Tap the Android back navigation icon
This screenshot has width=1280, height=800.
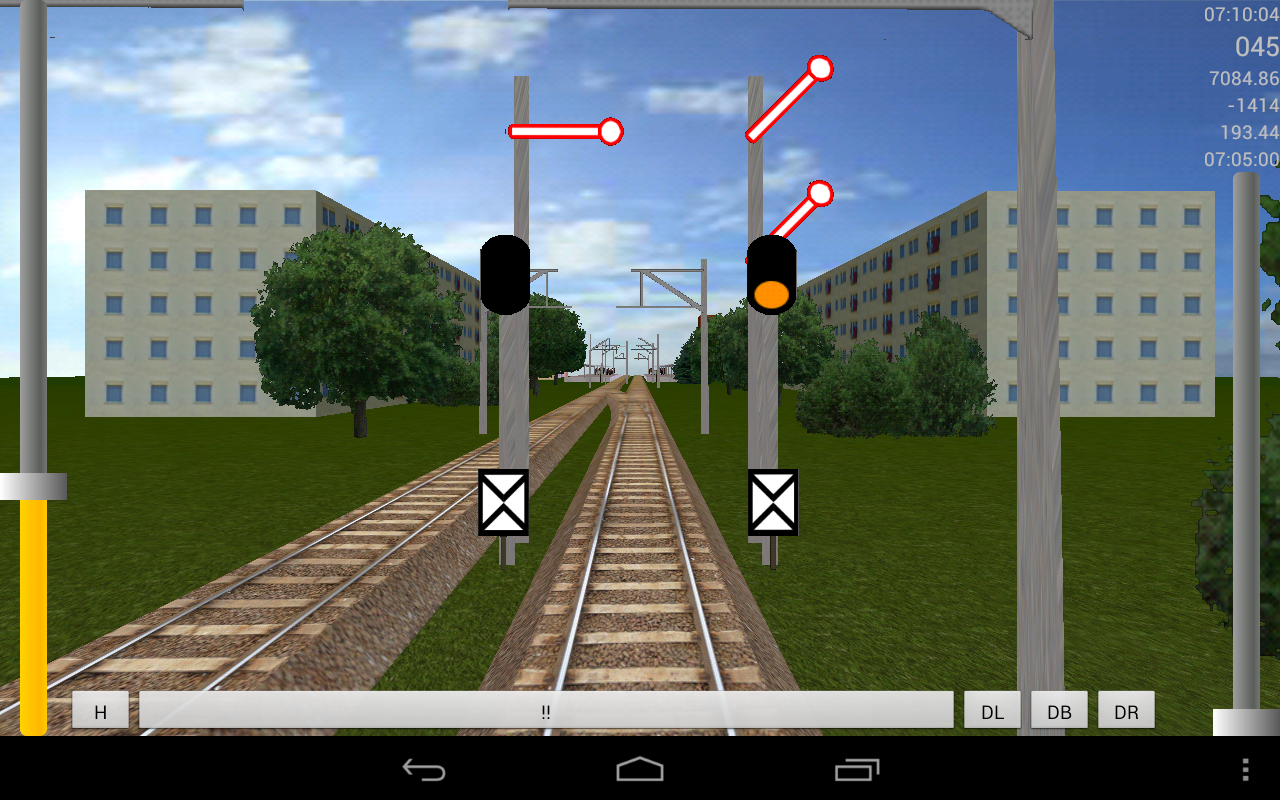424,769
